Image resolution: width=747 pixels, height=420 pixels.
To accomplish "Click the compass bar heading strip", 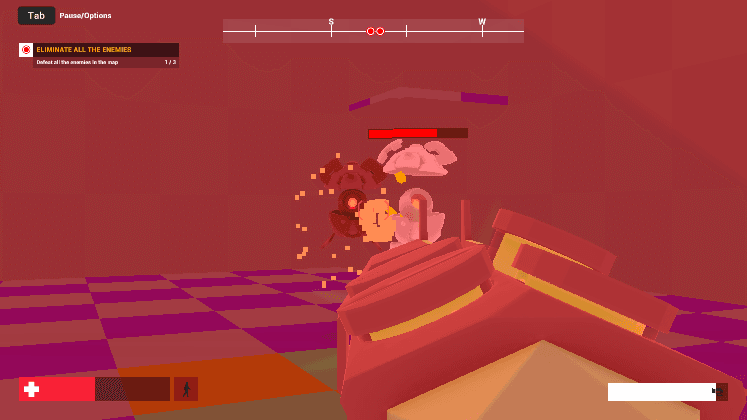I will coord(373,31).
